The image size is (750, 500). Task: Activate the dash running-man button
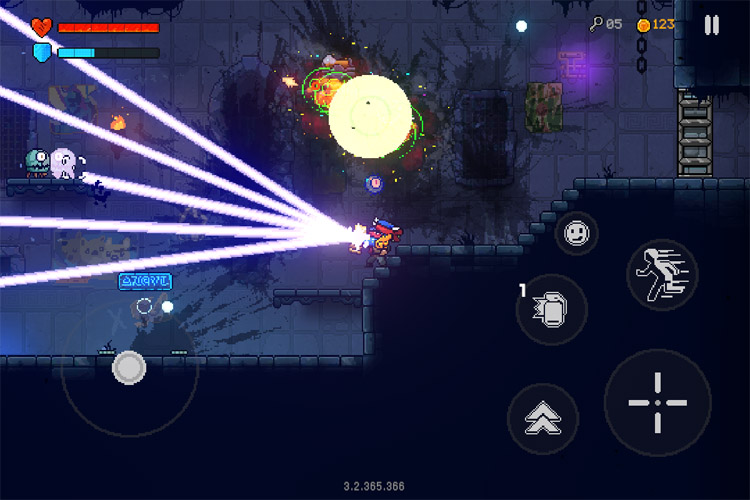point(662,274)
